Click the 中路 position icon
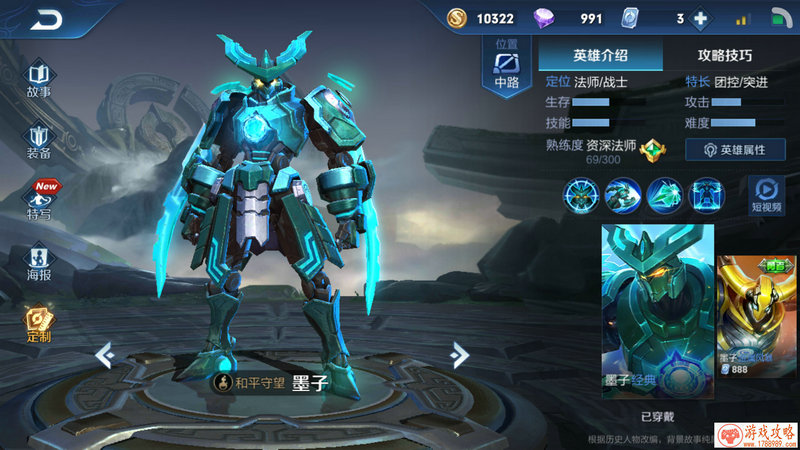The height and width of the screenshot is (450, 800). [507, 68]
